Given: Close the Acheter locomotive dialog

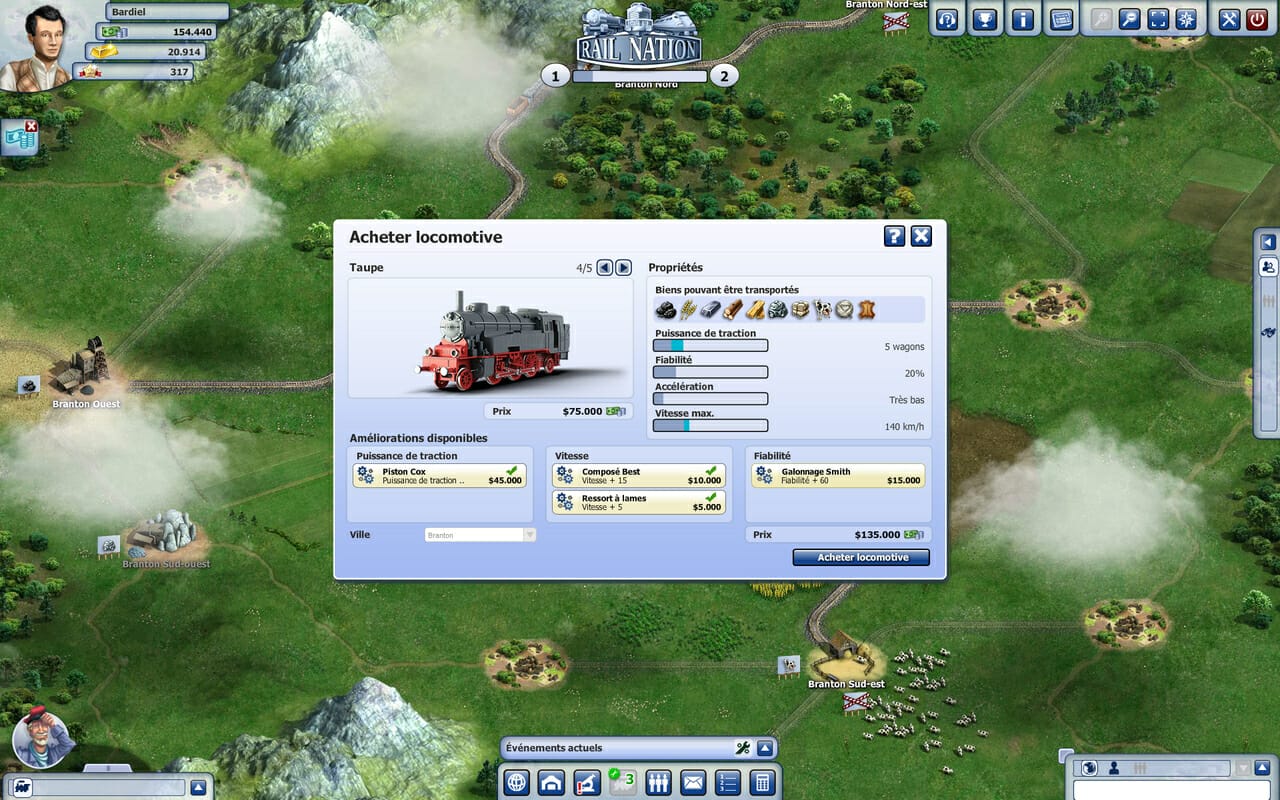Looking at the screenshot, I should tap(921, 236).
